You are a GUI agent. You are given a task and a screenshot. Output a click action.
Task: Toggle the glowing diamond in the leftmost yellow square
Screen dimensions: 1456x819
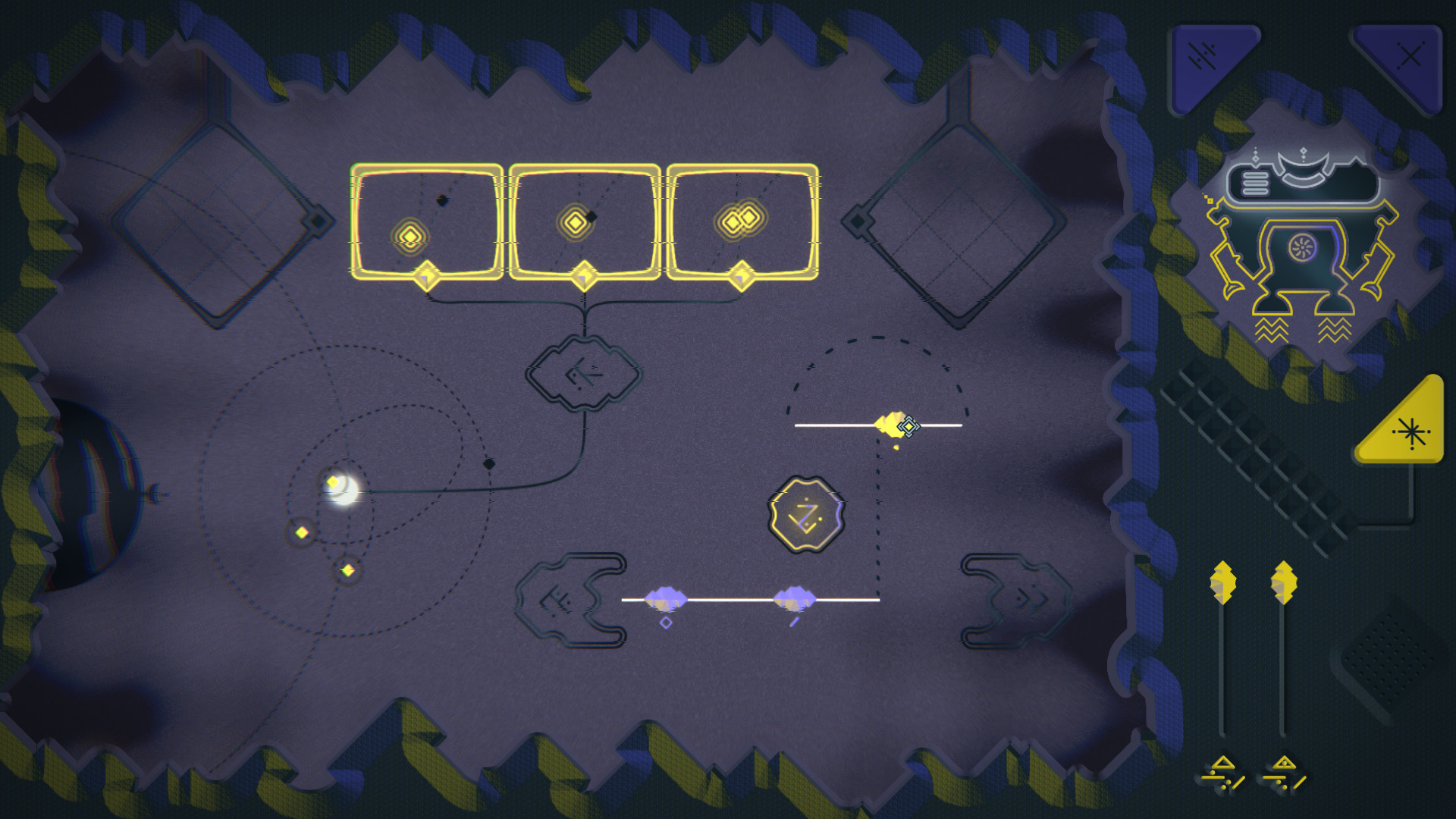(409, 235)
